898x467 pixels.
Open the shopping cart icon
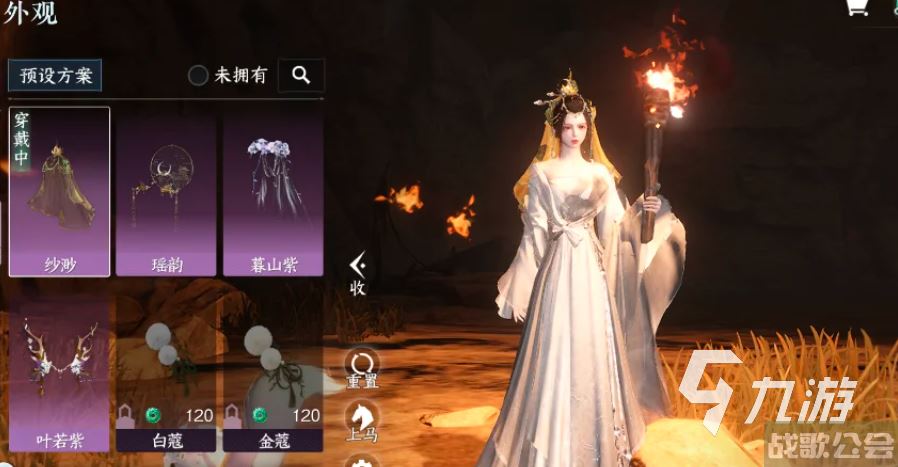pyautogui.click(x=857, y=8)
